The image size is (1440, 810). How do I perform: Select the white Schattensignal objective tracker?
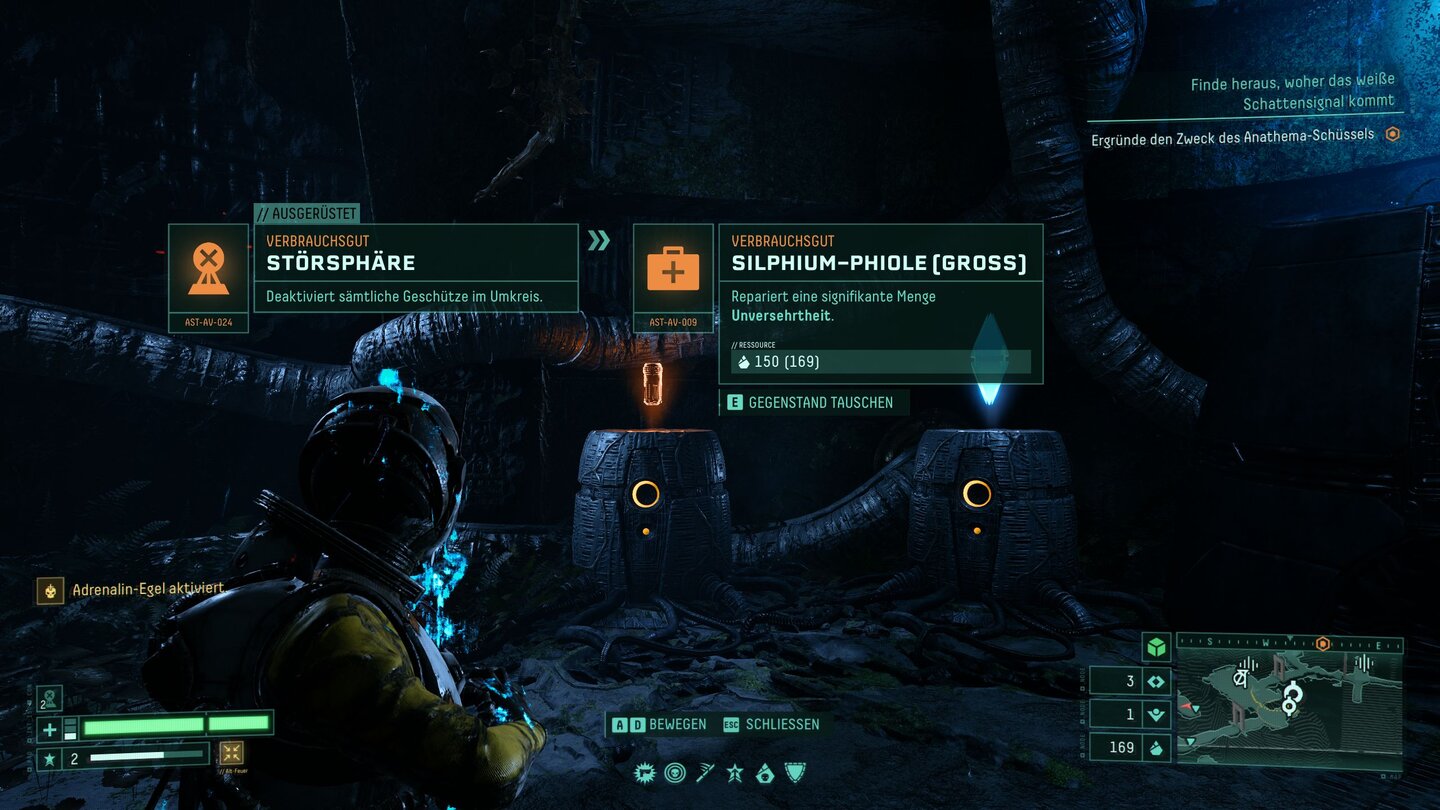point(1292,92)
